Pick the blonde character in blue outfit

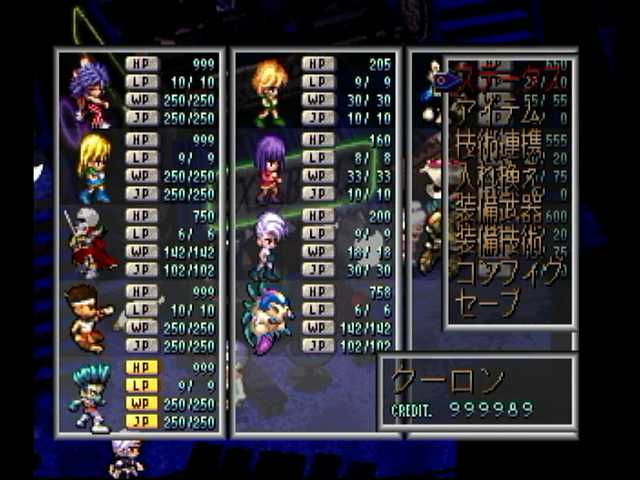(92, 166)
